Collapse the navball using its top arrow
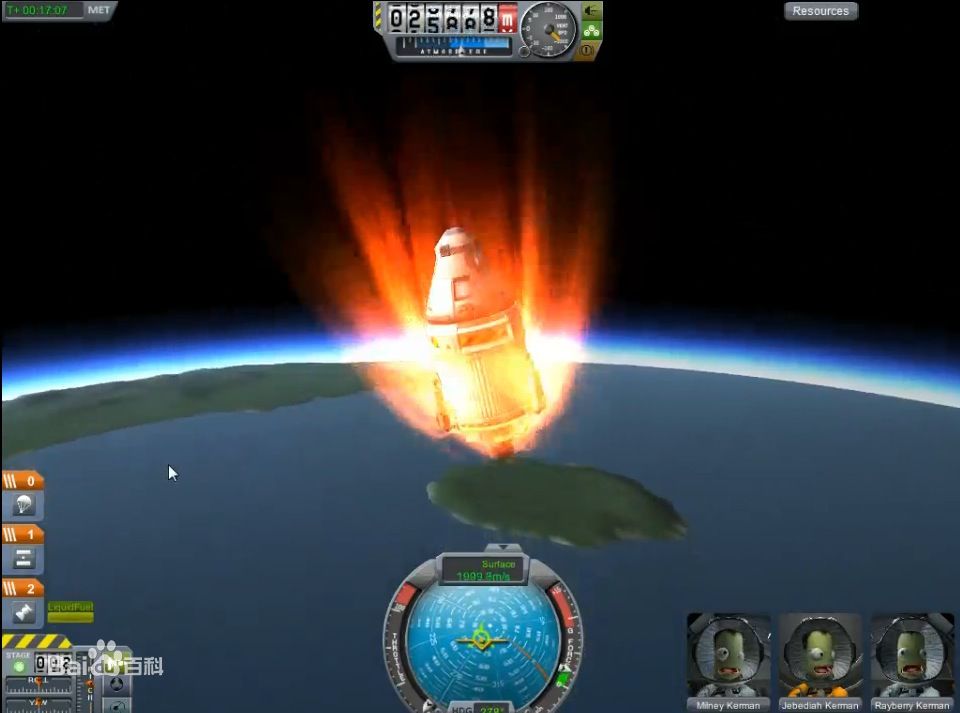This screenshot has width=960, height=713. [507, 548]
